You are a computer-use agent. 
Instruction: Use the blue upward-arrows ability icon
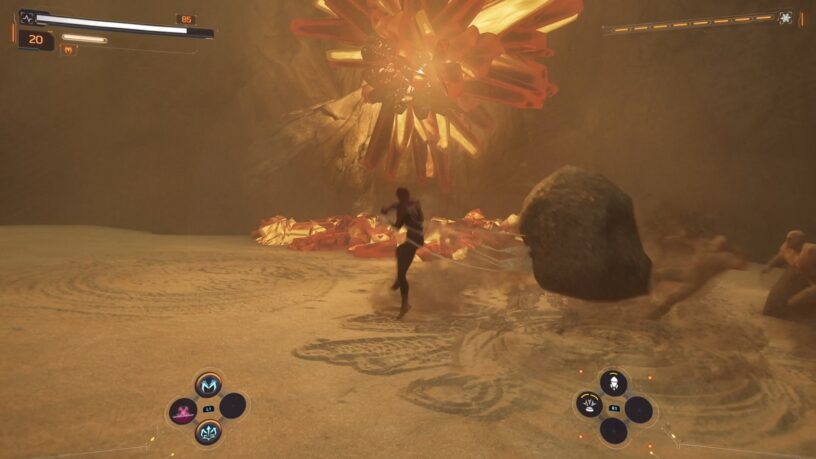pos(208,432)
